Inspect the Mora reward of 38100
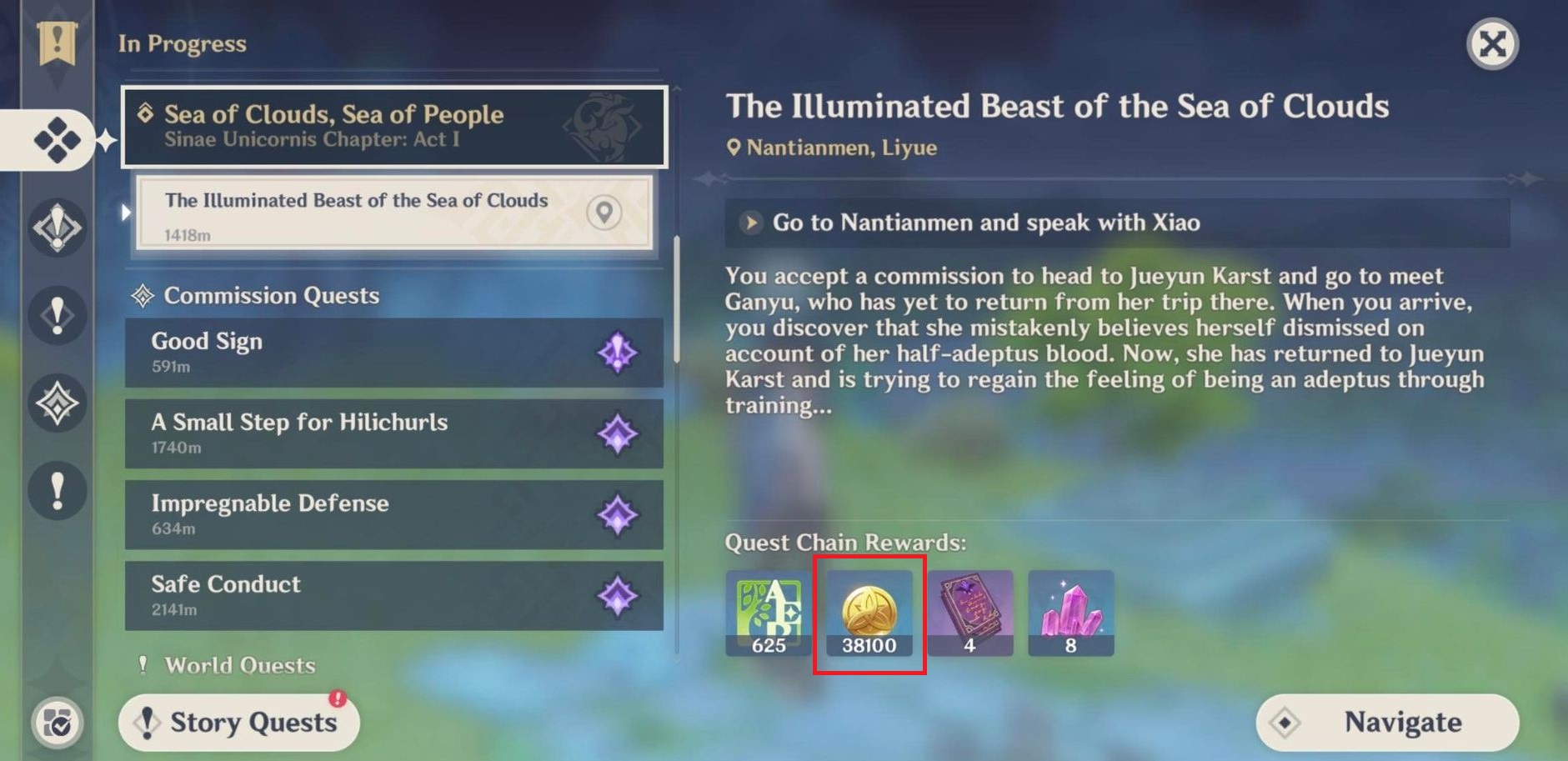 tap(869, 614)
